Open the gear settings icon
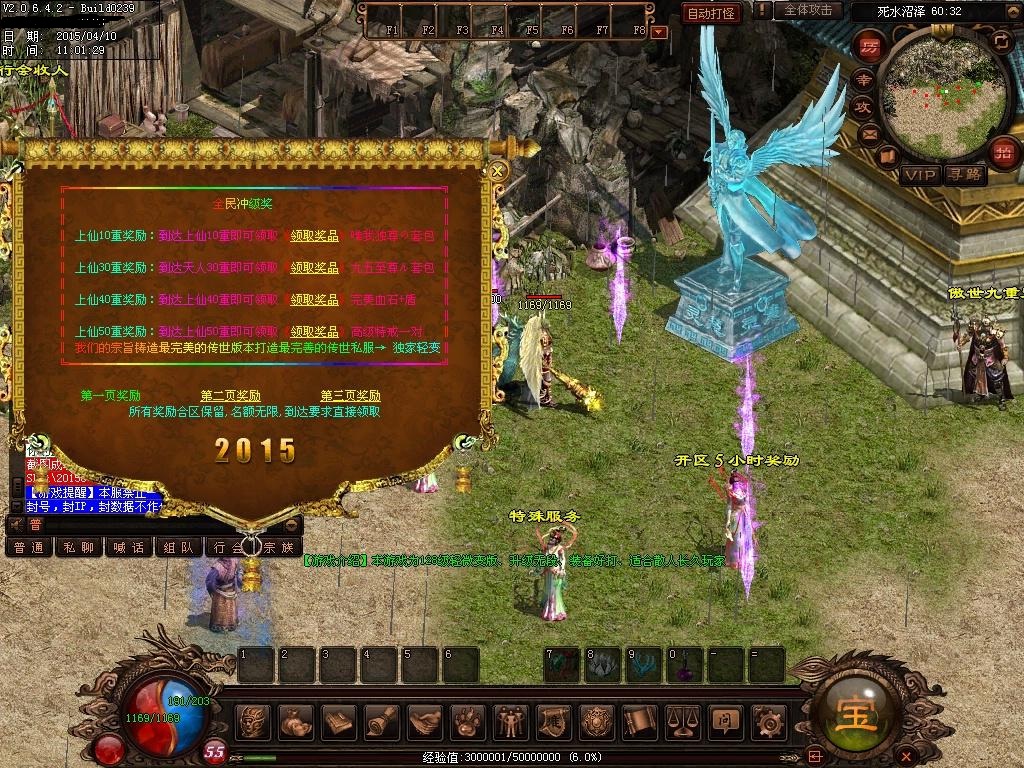This screenshot has width=1024, height=768. click(x=767, y=720)
